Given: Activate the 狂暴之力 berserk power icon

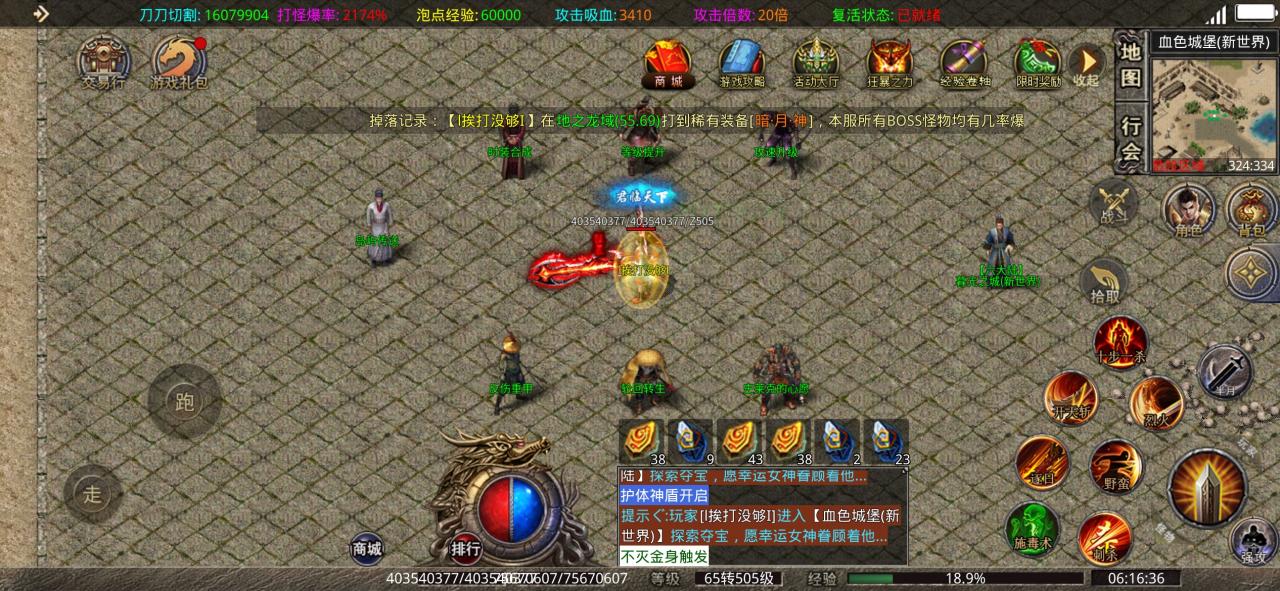Looking at the screenshot, I should click(x=889, y=63).
